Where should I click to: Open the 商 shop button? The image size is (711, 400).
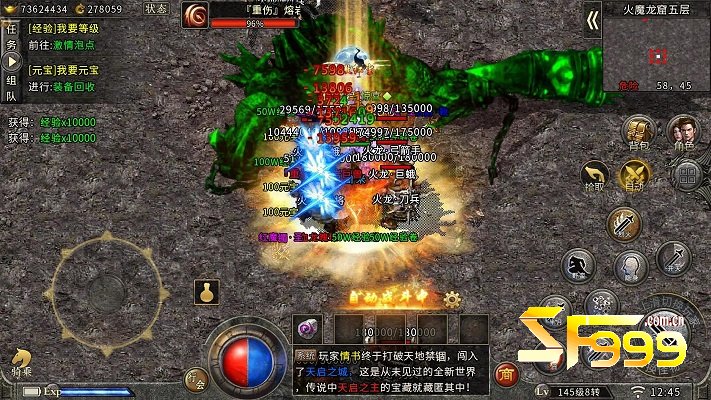(x=507, y=374)
